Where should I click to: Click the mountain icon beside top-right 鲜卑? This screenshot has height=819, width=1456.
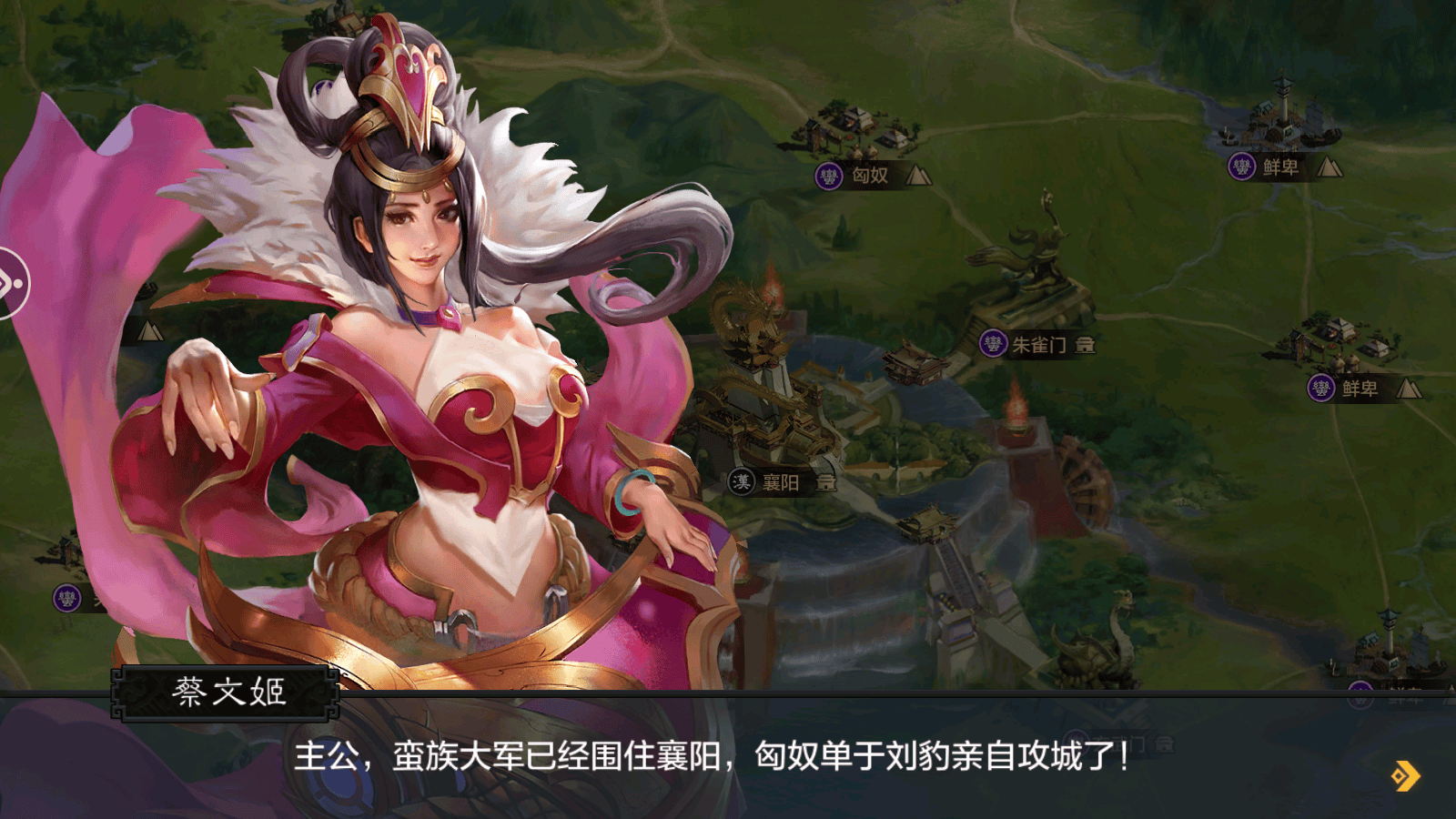pyautogui.click(x=1330, y=167)
